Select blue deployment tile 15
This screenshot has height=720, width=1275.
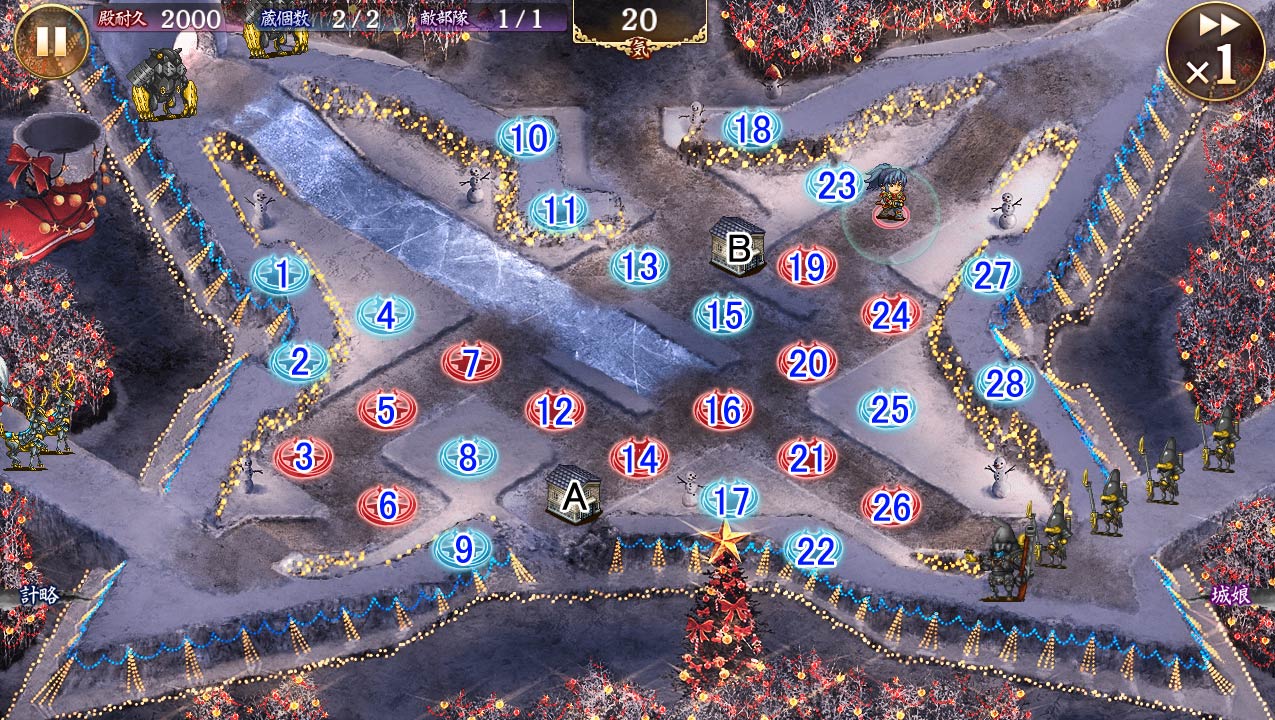[723, 315]
